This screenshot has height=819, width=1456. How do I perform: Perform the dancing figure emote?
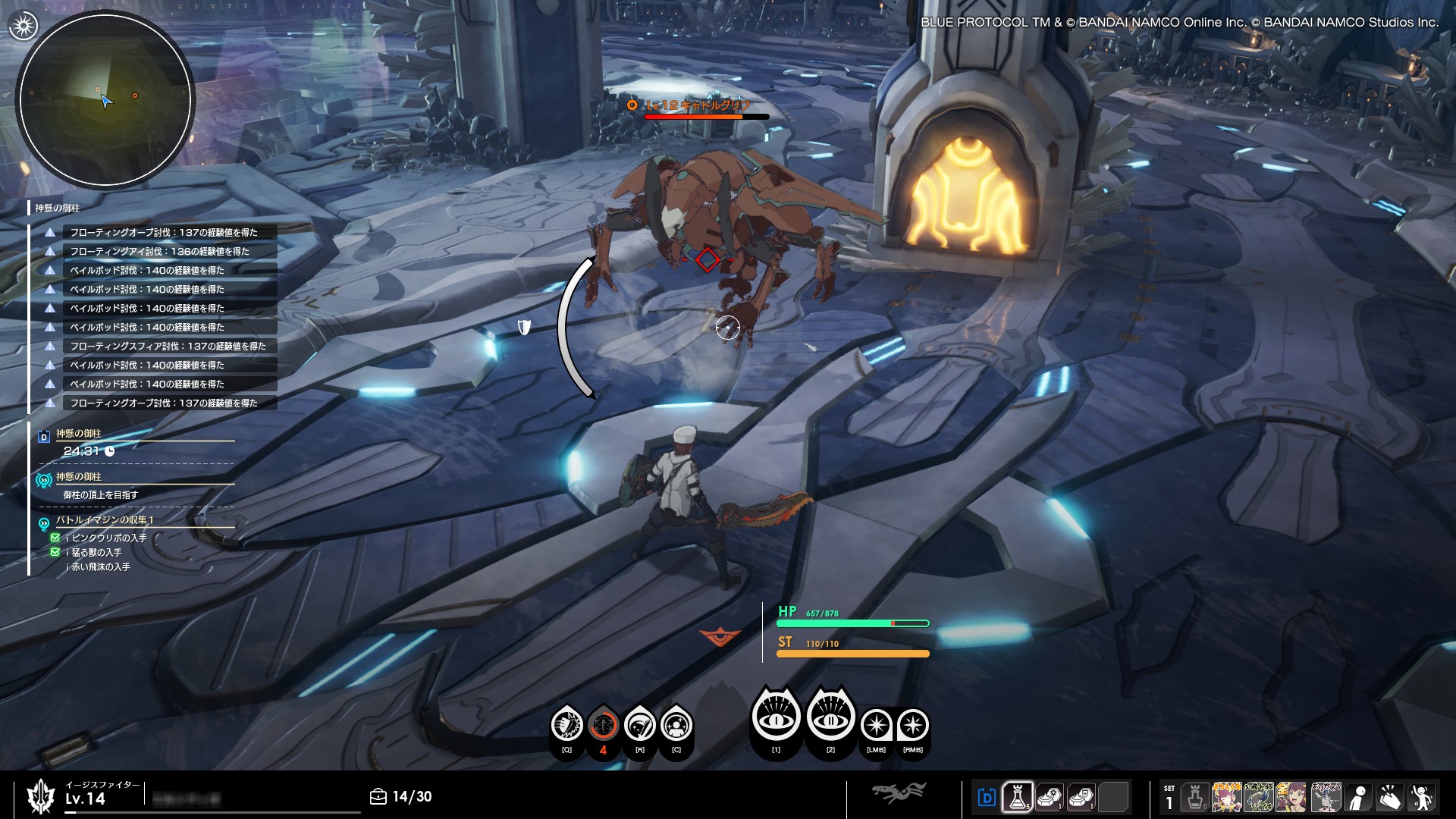click(x=1422, y=797)
